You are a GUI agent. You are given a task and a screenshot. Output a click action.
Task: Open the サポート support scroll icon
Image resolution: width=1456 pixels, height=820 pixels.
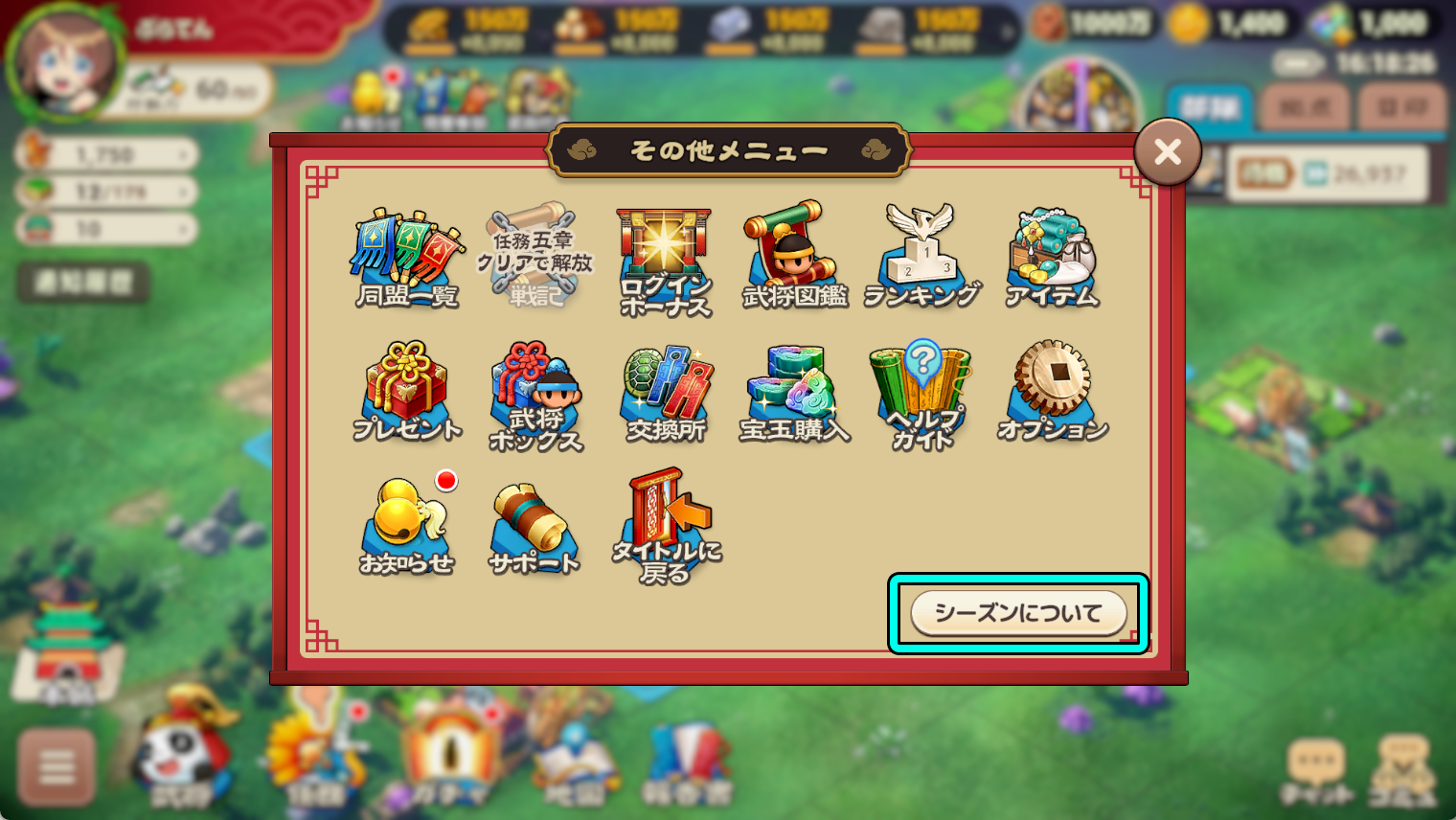pos(535,522)
